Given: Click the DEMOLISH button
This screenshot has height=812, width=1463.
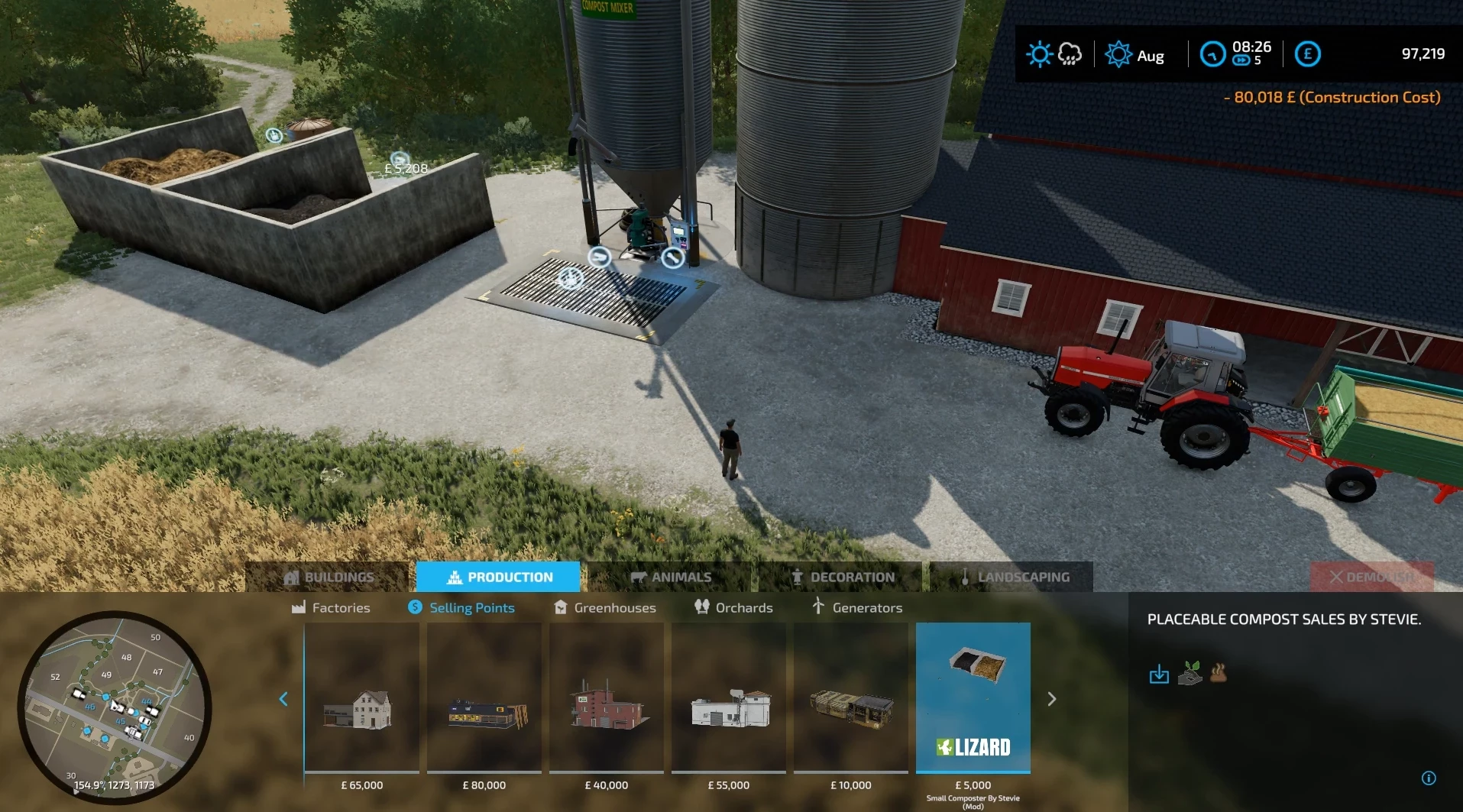Looking at the screenshot, I should click(1373, 577).
